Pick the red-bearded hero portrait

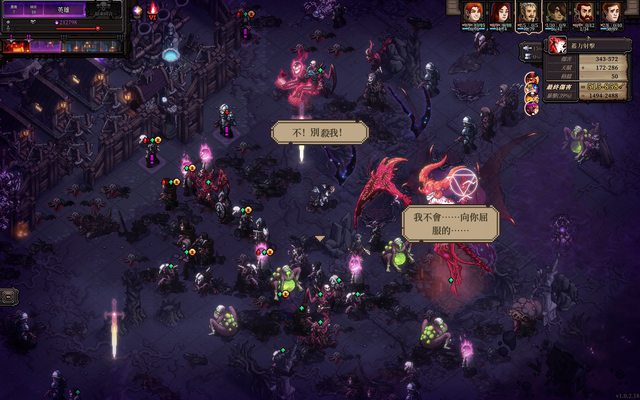click(584, 11)
